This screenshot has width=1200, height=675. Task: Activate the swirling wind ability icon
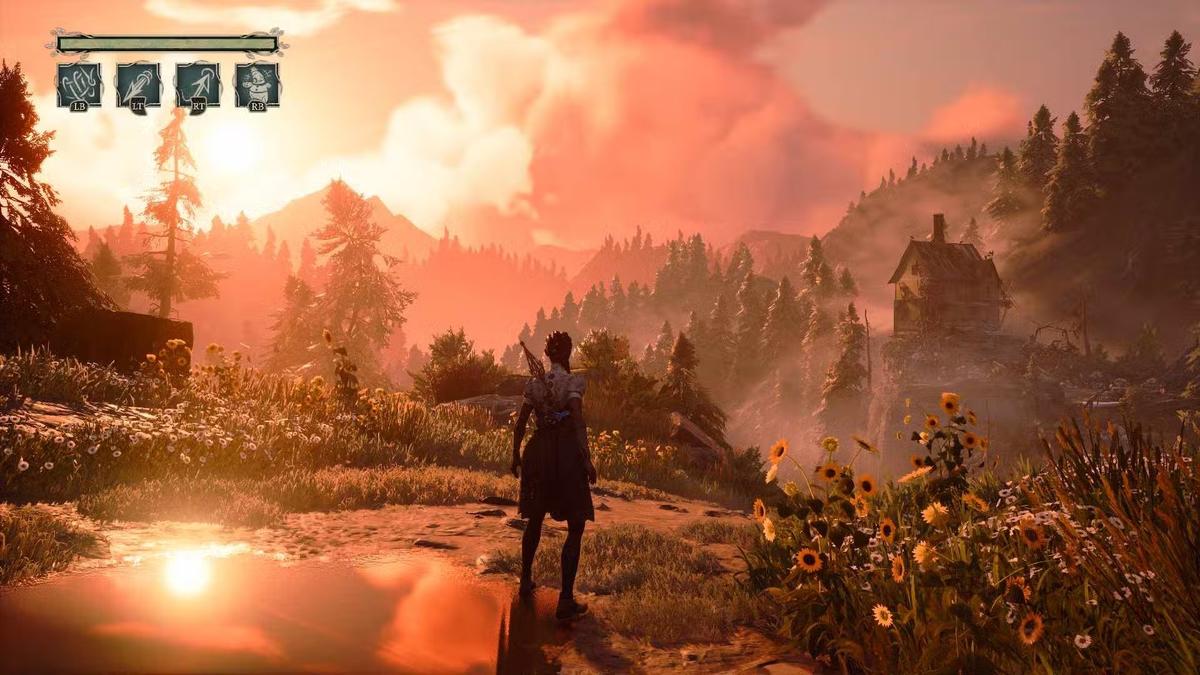click(78, 84)
